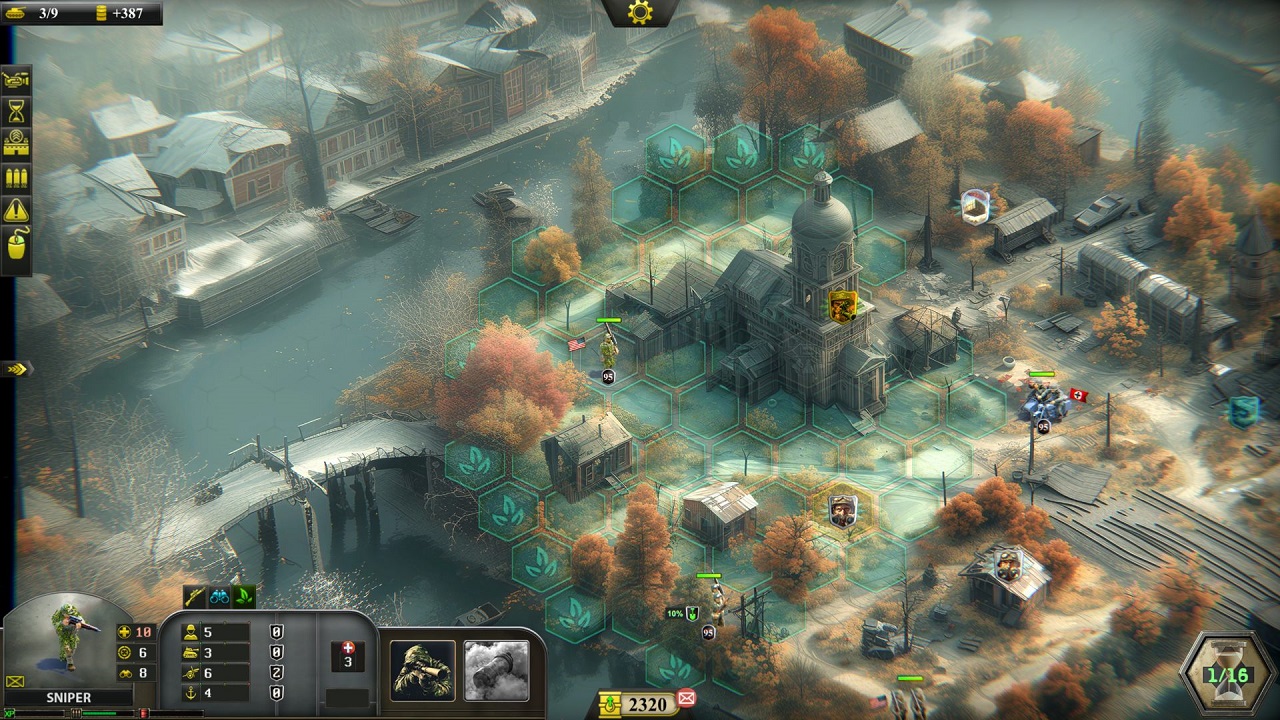1280x720 pixels.
Task: Activate the sniper shot ability
Action: [x=422, y=669]
